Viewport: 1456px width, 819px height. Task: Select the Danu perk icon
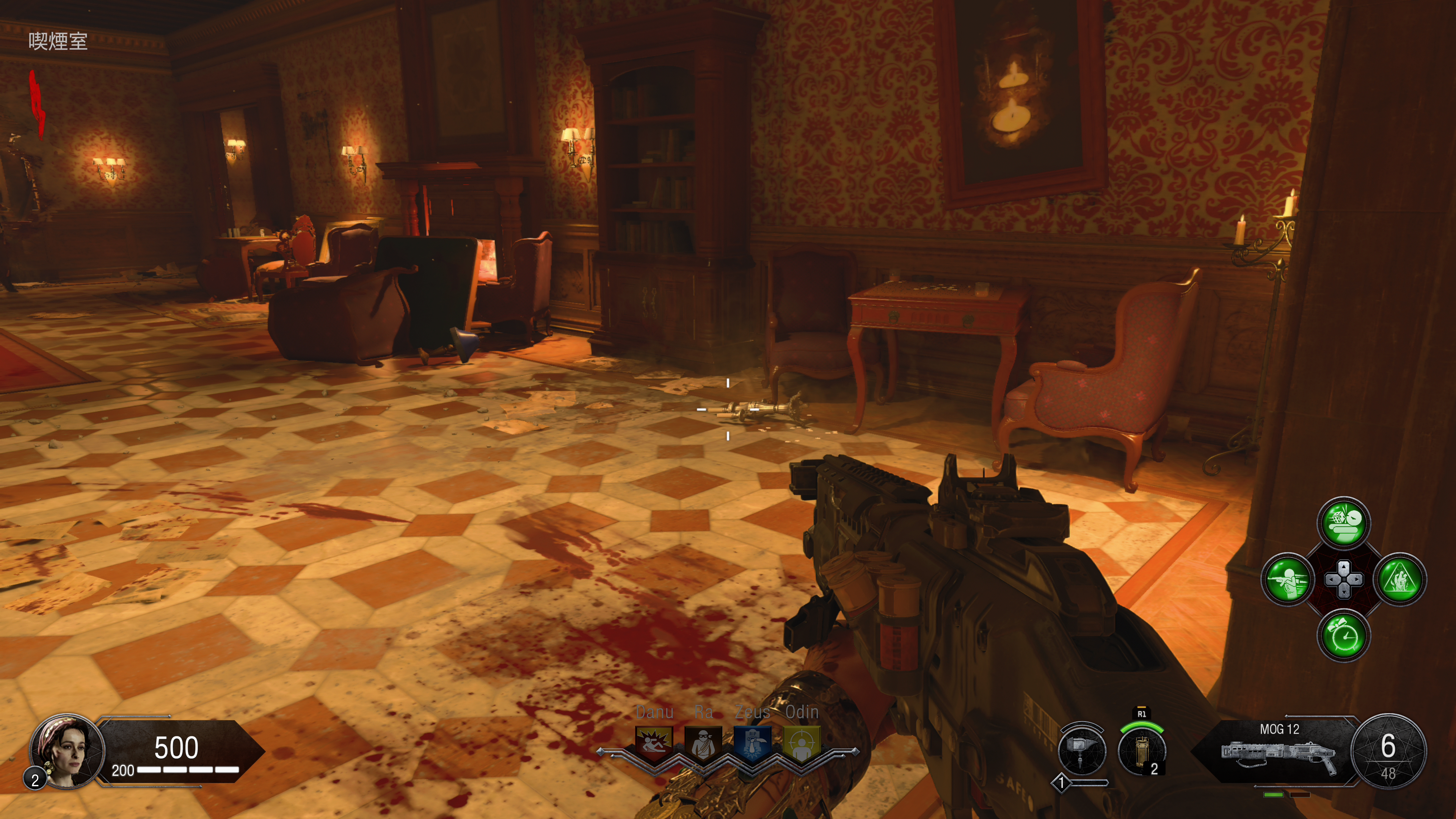point(654,743)
